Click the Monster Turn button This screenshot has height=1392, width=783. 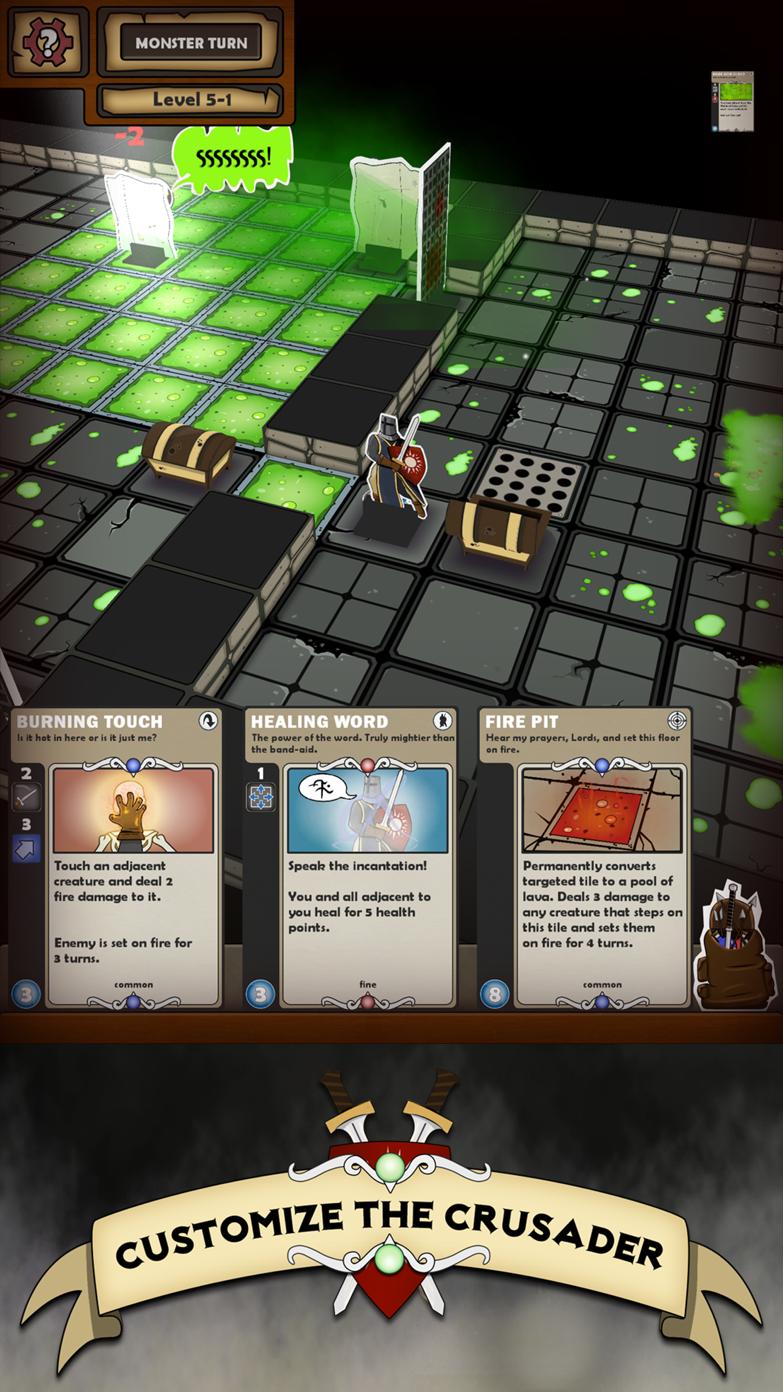point(191,43)
